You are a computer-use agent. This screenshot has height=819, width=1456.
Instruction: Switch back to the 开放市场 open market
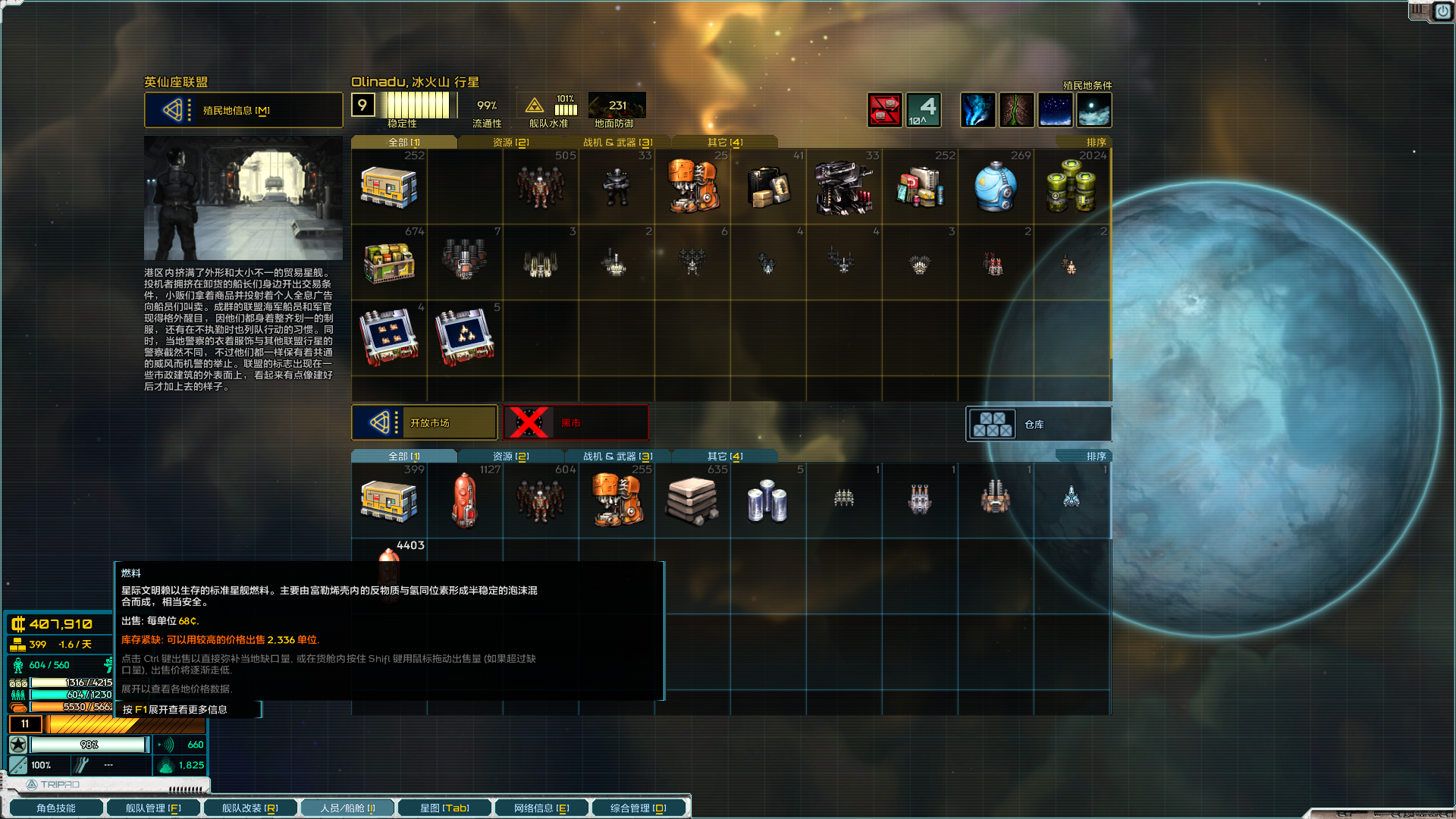click(x=424, y=422)
